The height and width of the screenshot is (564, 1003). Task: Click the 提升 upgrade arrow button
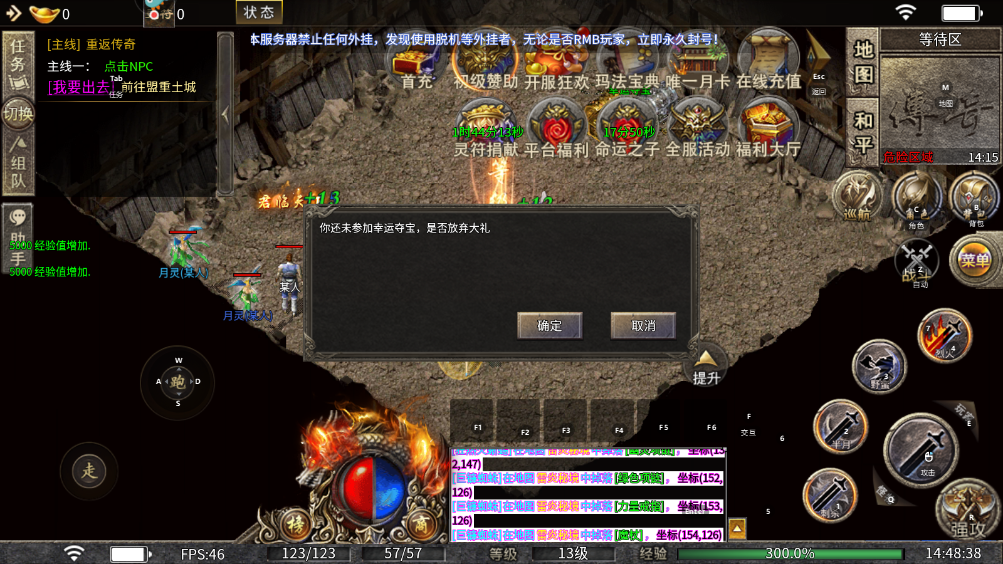pyautogui.click(x=706, y=365)
